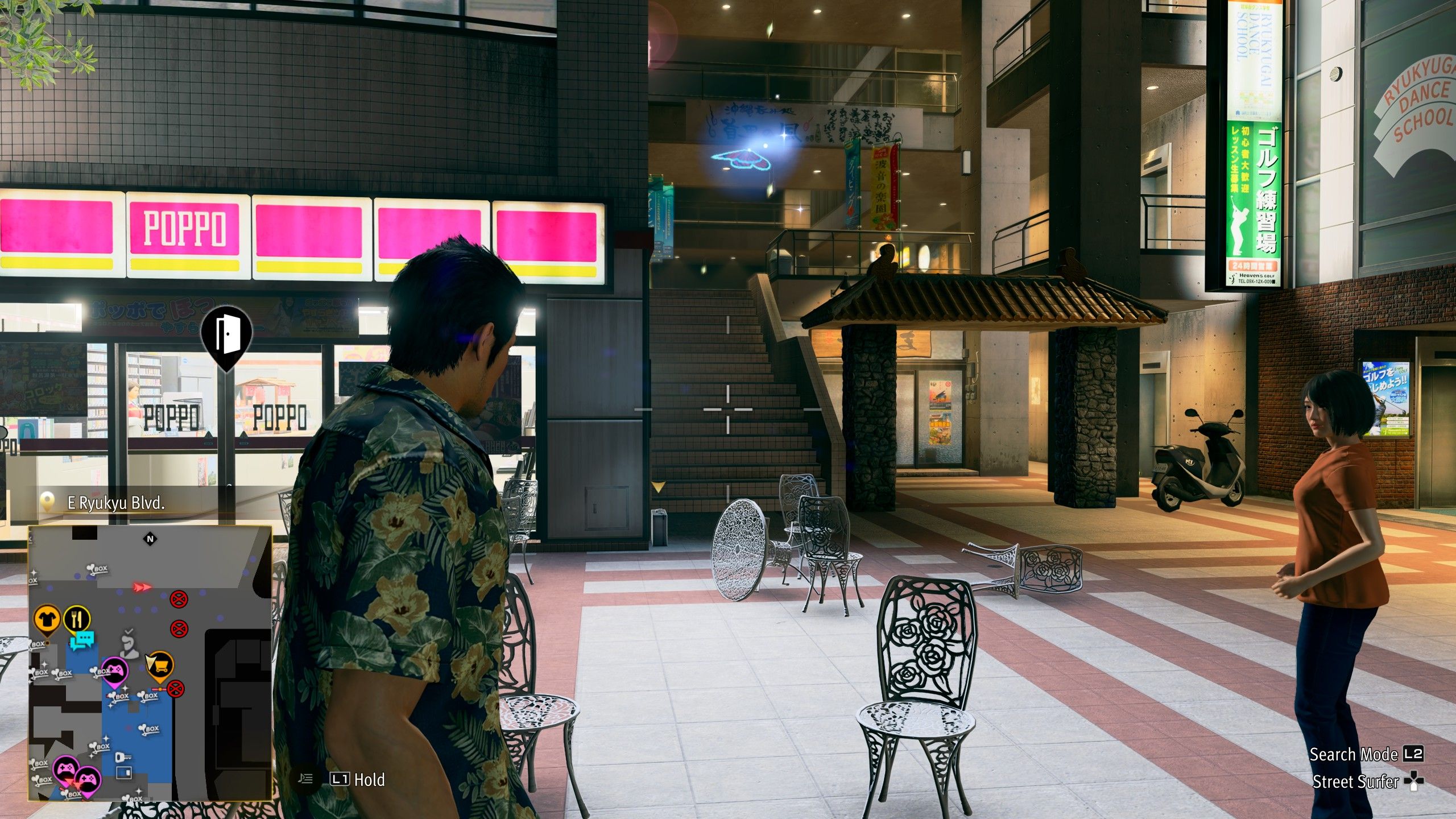Select the shirt clothing shop icon on minimap
This screenshot has height=819, width=1456.
pos(47,618)
